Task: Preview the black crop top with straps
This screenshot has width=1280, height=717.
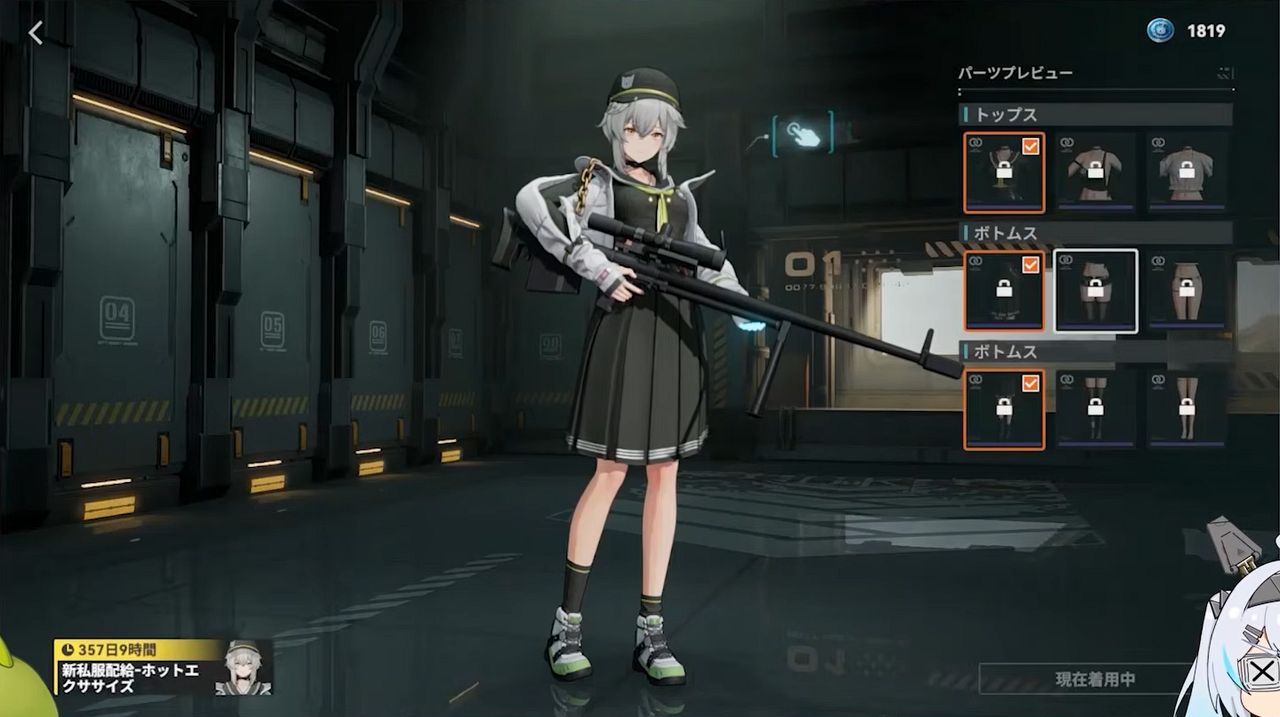Action: [x=1096, y=172]
